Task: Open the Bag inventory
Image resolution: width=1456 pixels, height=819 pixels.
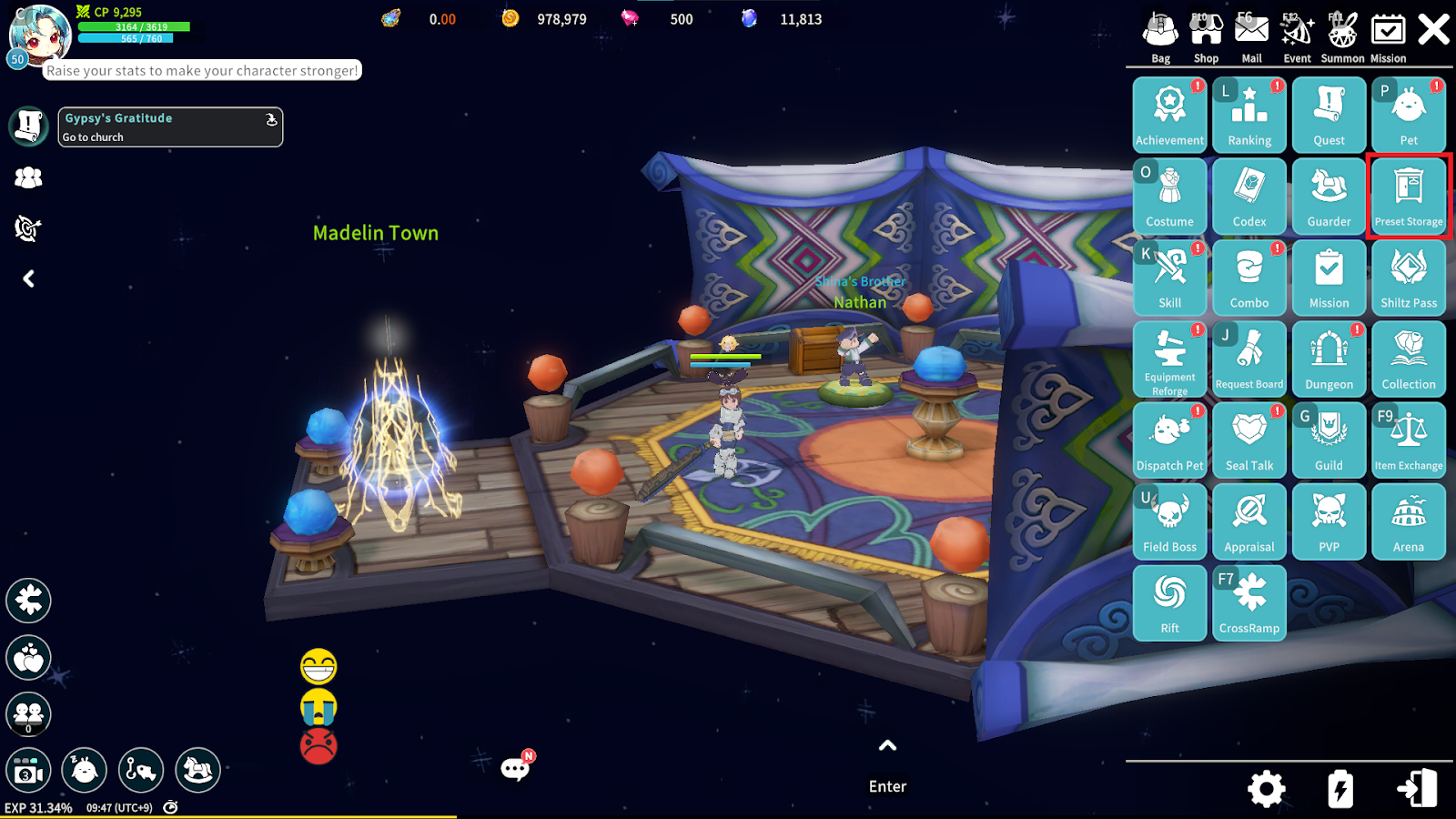Action: [x=1160, y=36]
